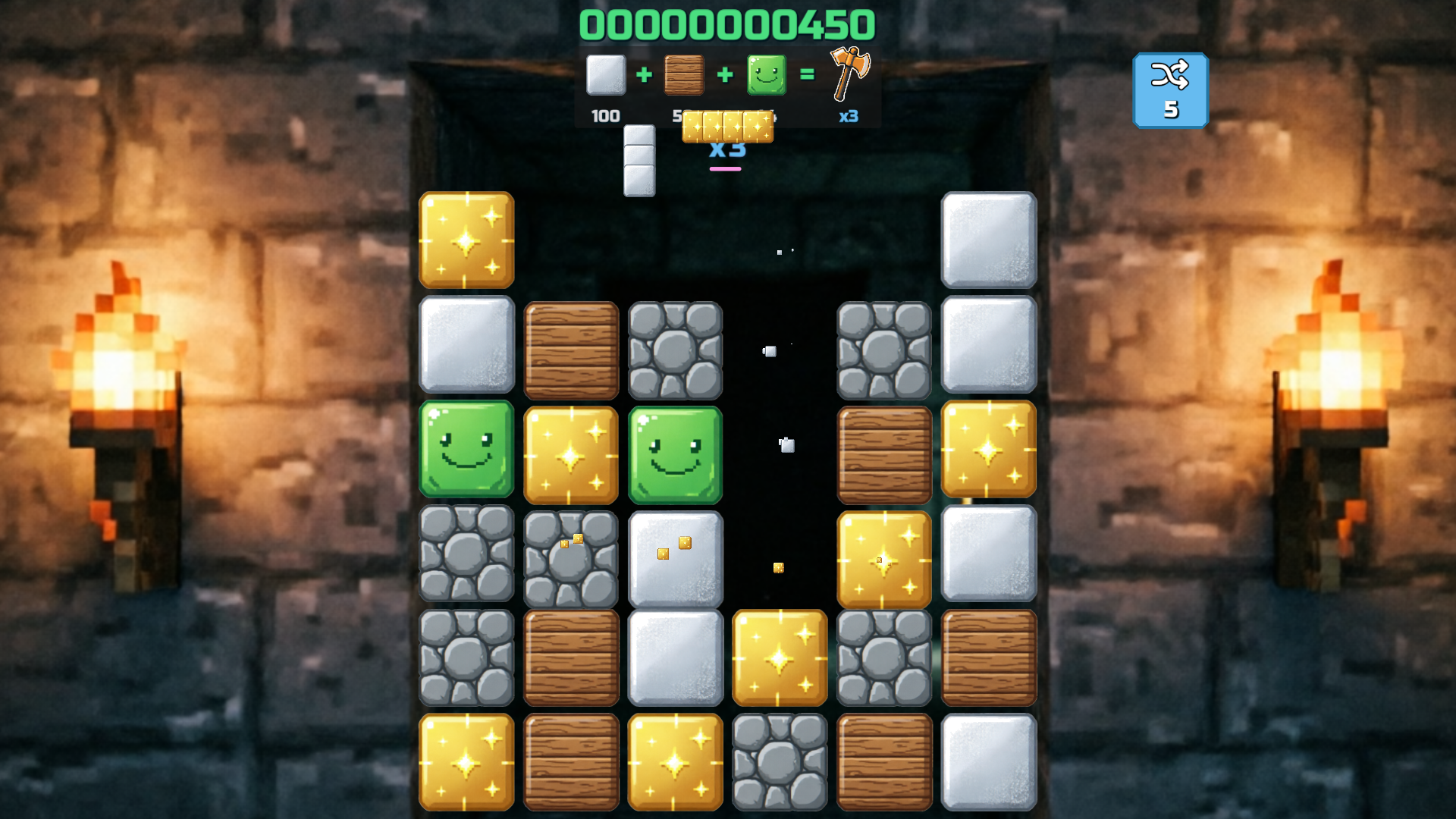Click the stone block in the bottom row
This screenshot has width=1456, height=819.
pos(780,761)
